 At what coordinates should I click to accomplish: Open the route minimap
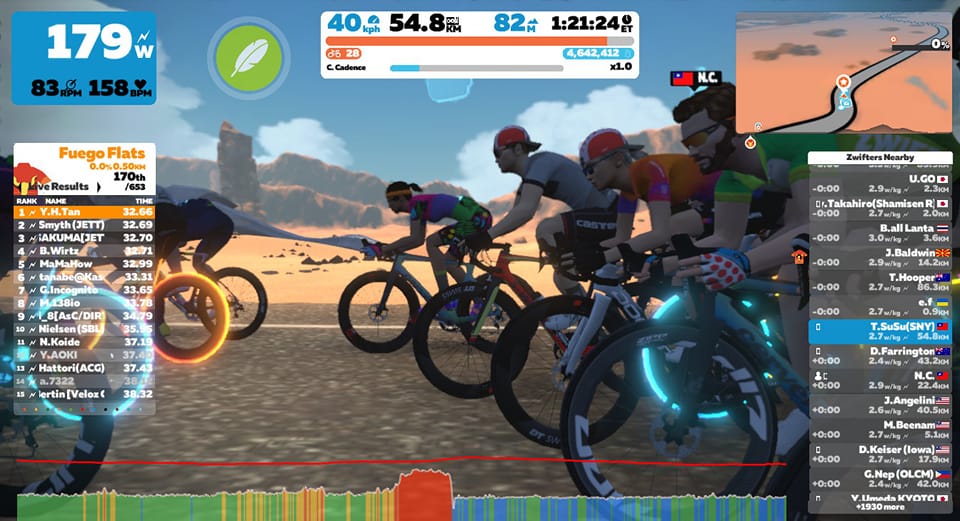pyautogui.click(x=843, y=72)
